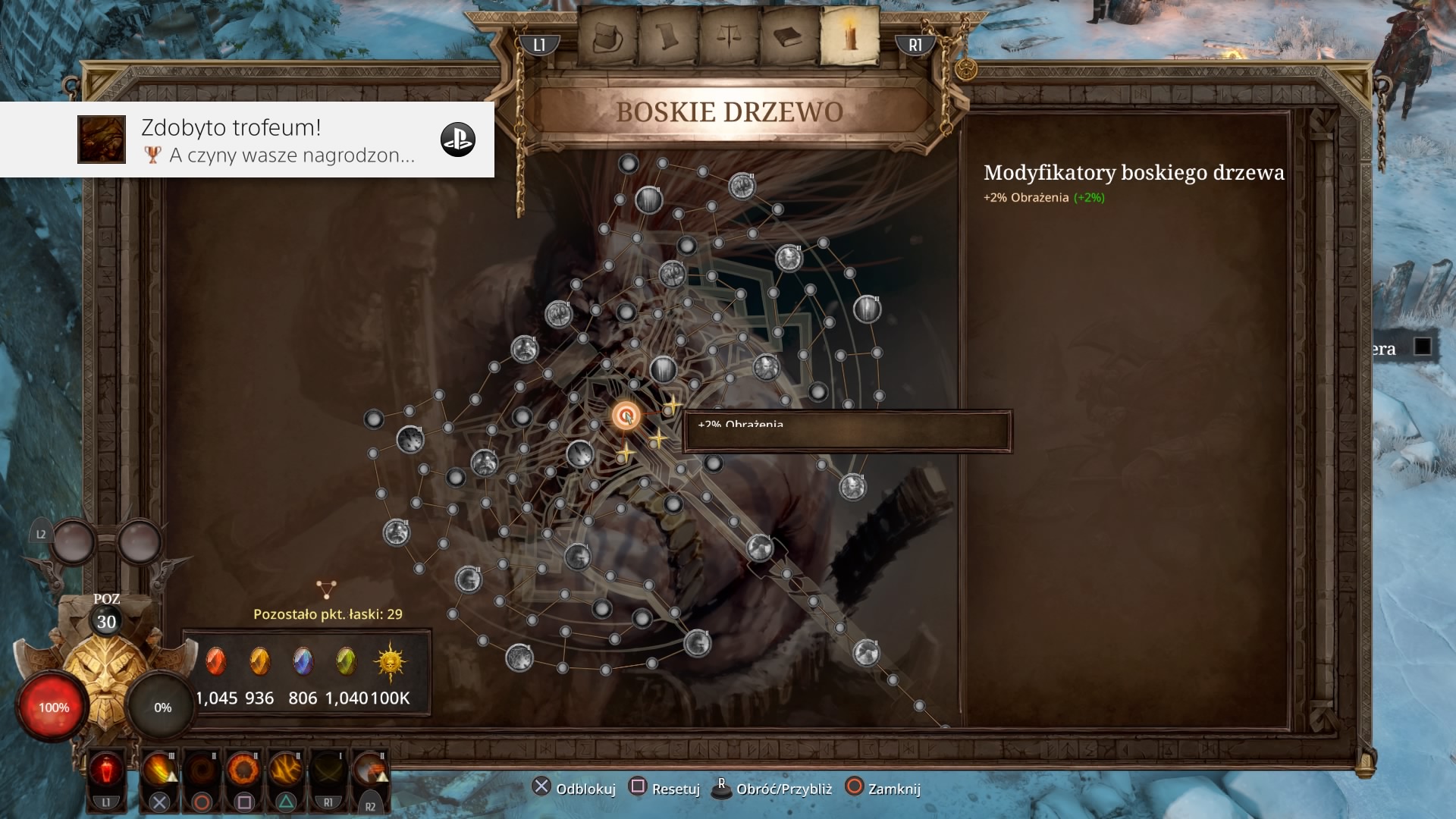
Task: Click the golden sun skull currency icon
Action: [x=391, y=661]
